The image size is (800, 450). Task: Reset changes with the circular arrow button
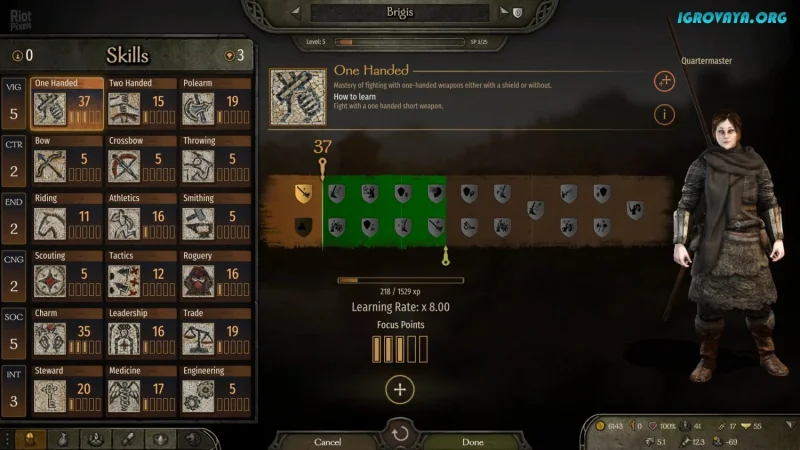[x=400, y=433]
